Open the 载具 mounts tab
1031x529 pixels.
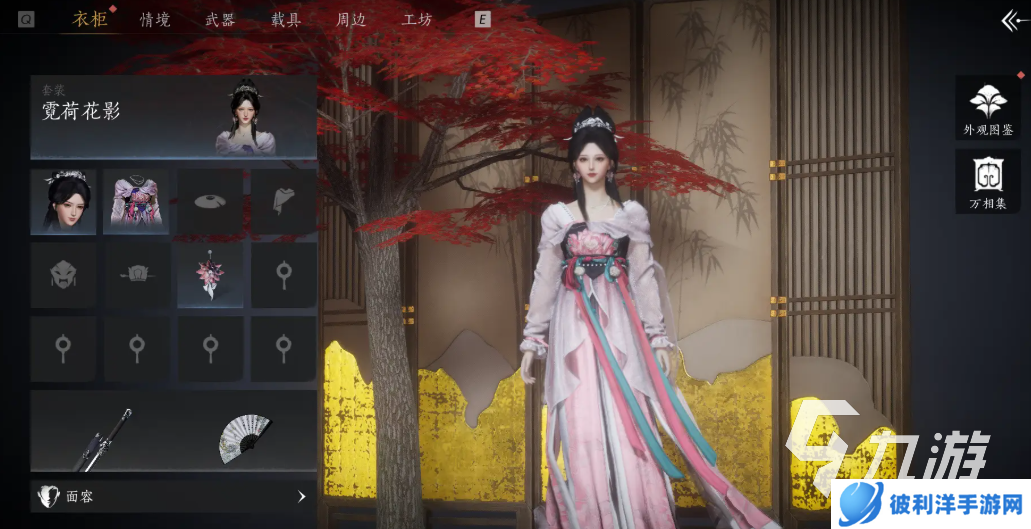(286, 19)
